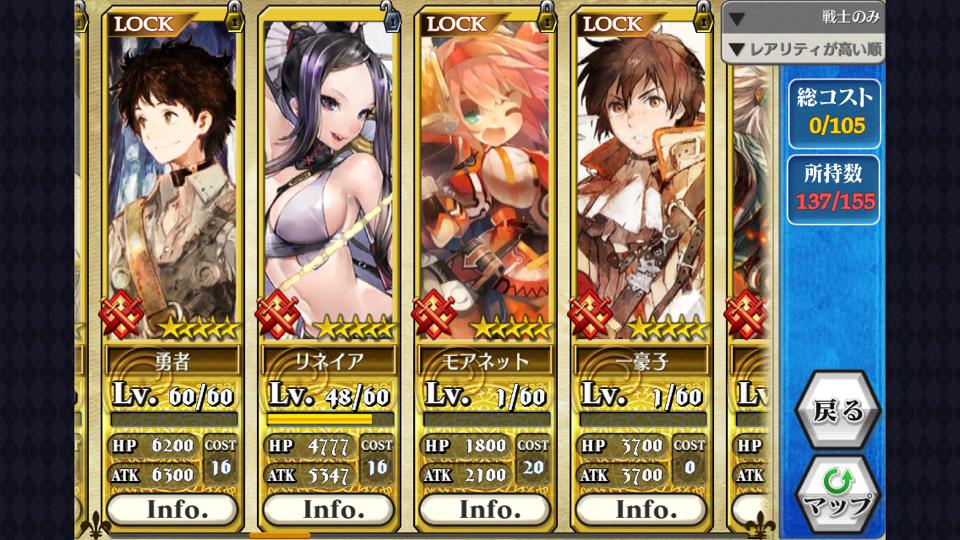Select the 勇者 character card
This screenshot has height=540, width=960.
(x=172, y=180)
